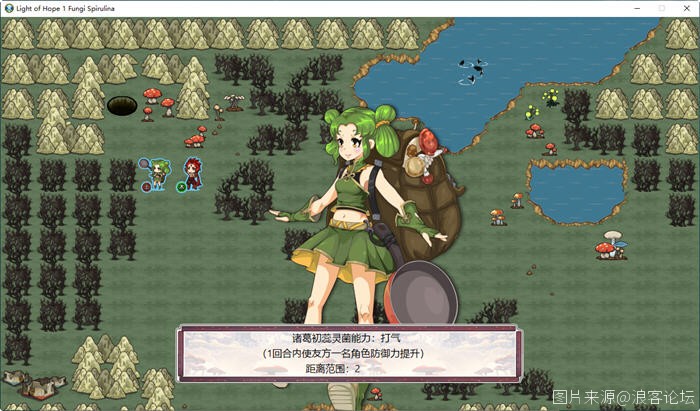
Task: Select the green-haired unit with the frying pan
Action: click(155, 173)
